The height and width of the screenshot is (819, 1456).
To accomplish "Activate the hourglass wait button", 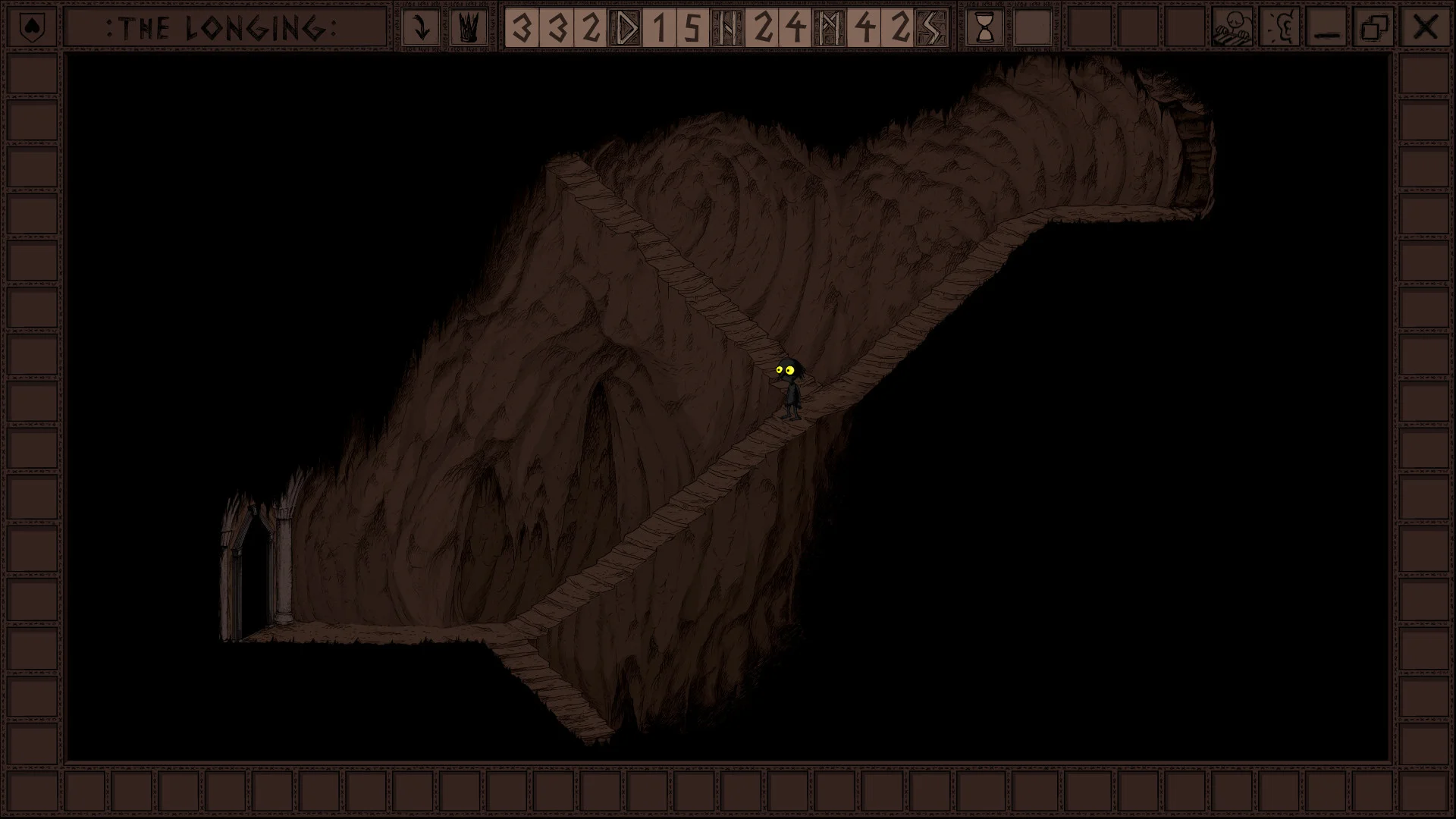I will pyautogui.click(x=984, y=28).
